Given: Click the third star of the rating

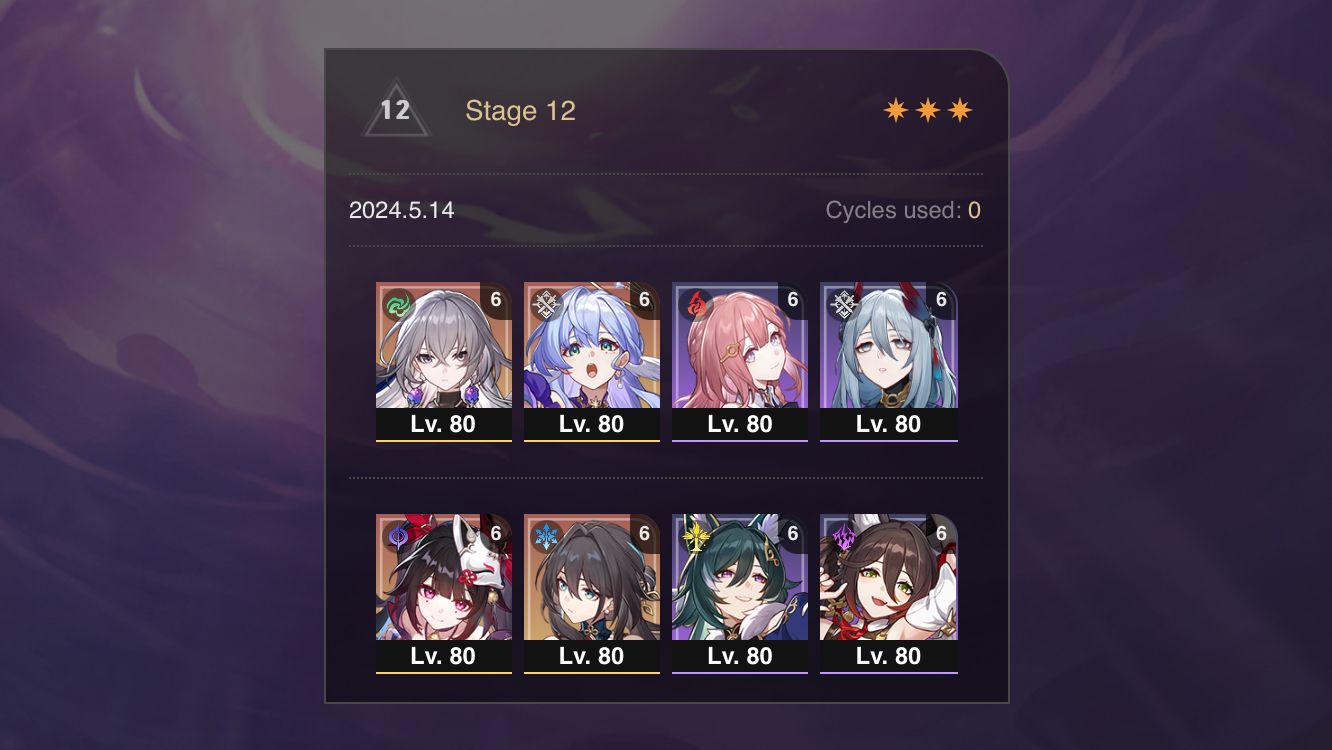Looking at the screenshot, I should (958, 109).
